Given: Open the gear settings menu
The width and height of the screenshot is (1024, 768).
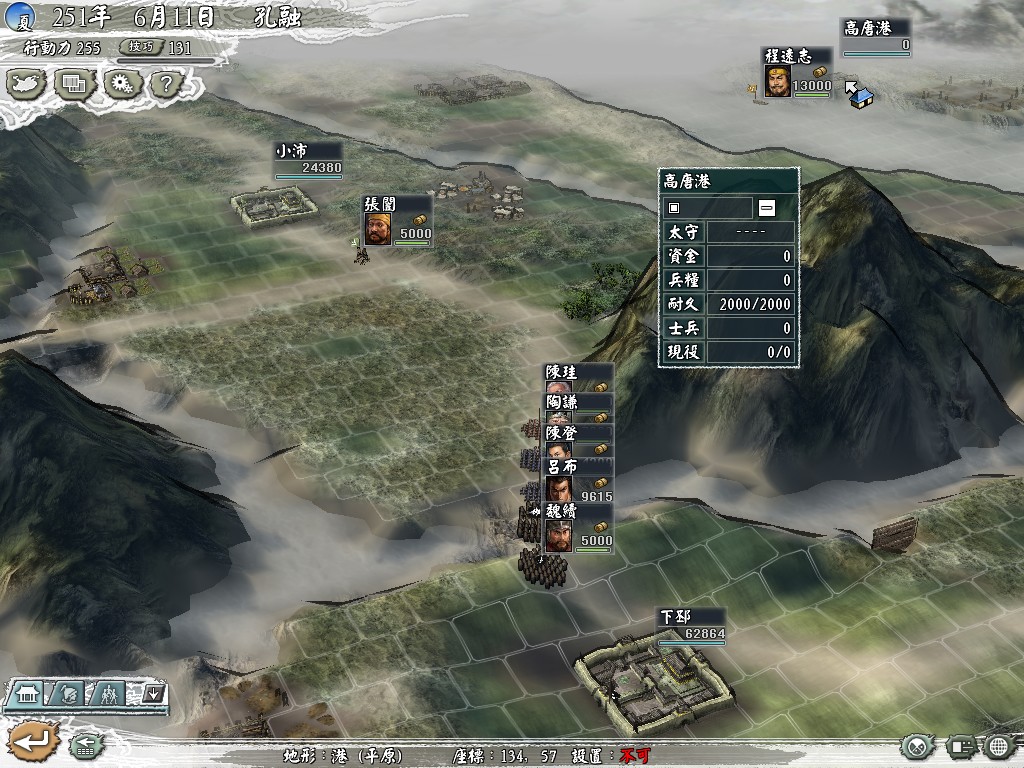Looking at the screenshot, I should [121, 83].
